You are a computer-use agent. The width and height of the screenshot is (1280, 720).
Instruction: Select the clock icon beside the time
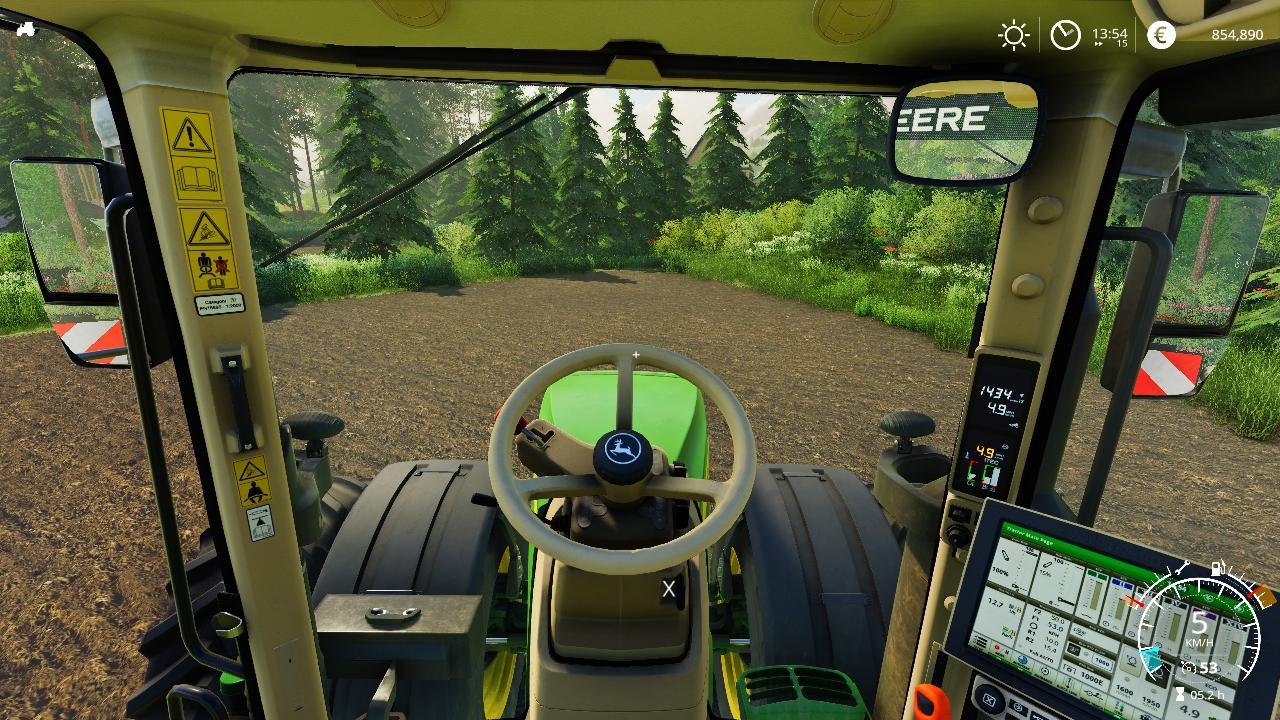[x=1065, y=36]
